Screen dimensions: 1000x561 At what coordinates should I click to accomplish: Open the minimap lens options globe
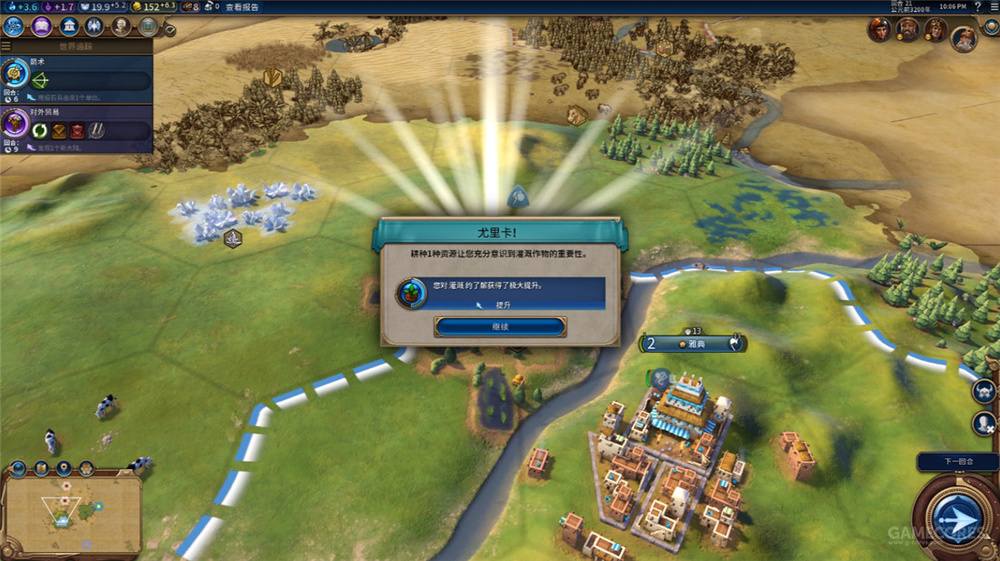pos(16,468)
